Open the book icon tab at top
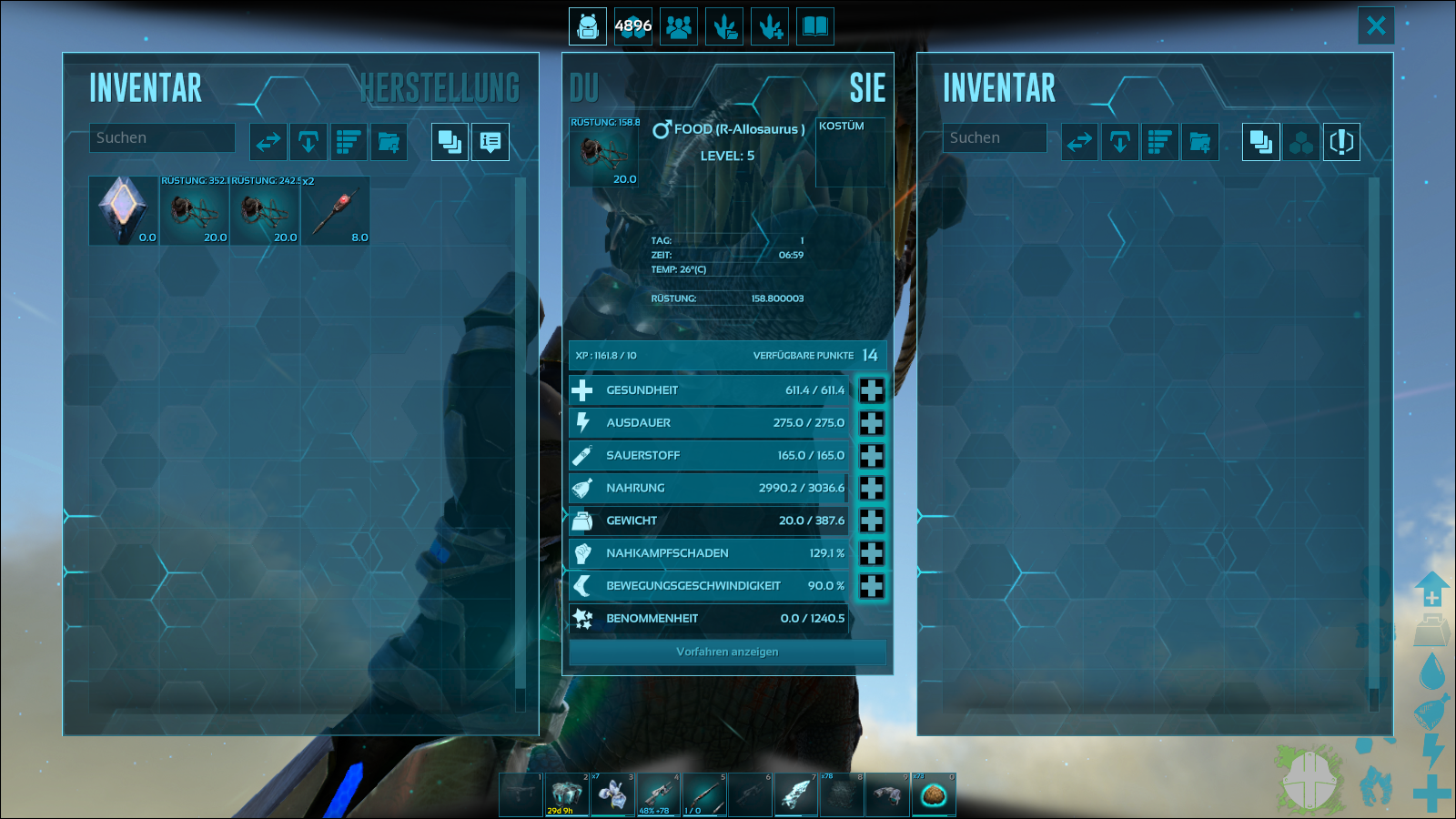The height and width of the screenshot is (819, 1456). point(815,26)
